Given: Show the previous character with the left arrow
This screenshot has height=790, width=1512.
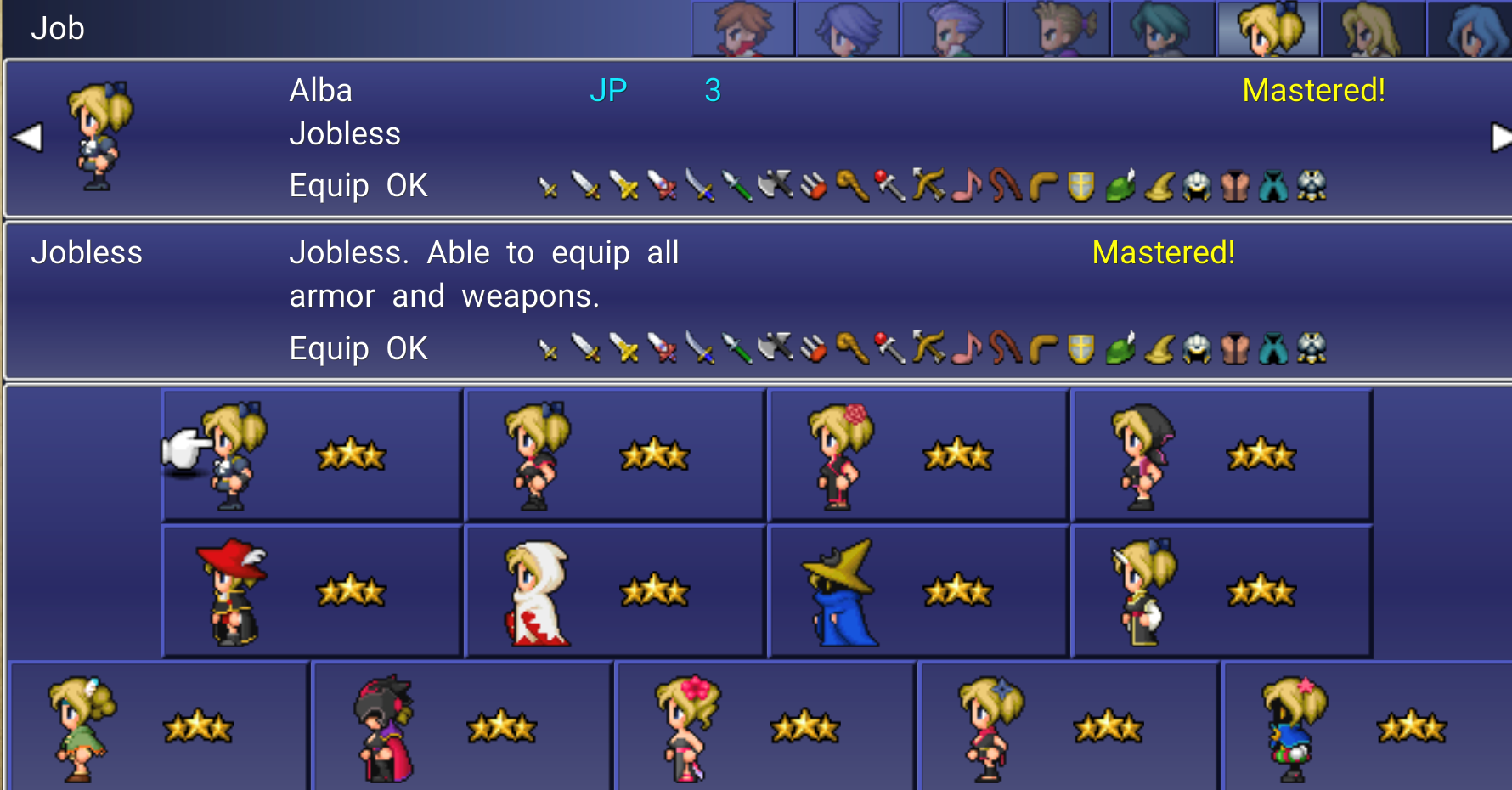Looking at the screenshot, I should [27, 137].
